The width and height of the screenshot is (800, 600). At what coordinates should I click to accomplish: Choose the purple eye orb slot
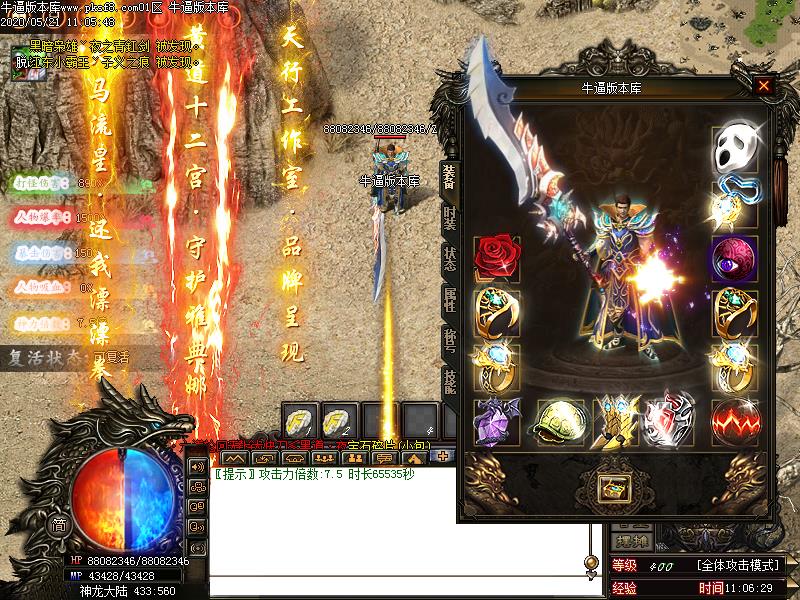[x=732, y=258]
